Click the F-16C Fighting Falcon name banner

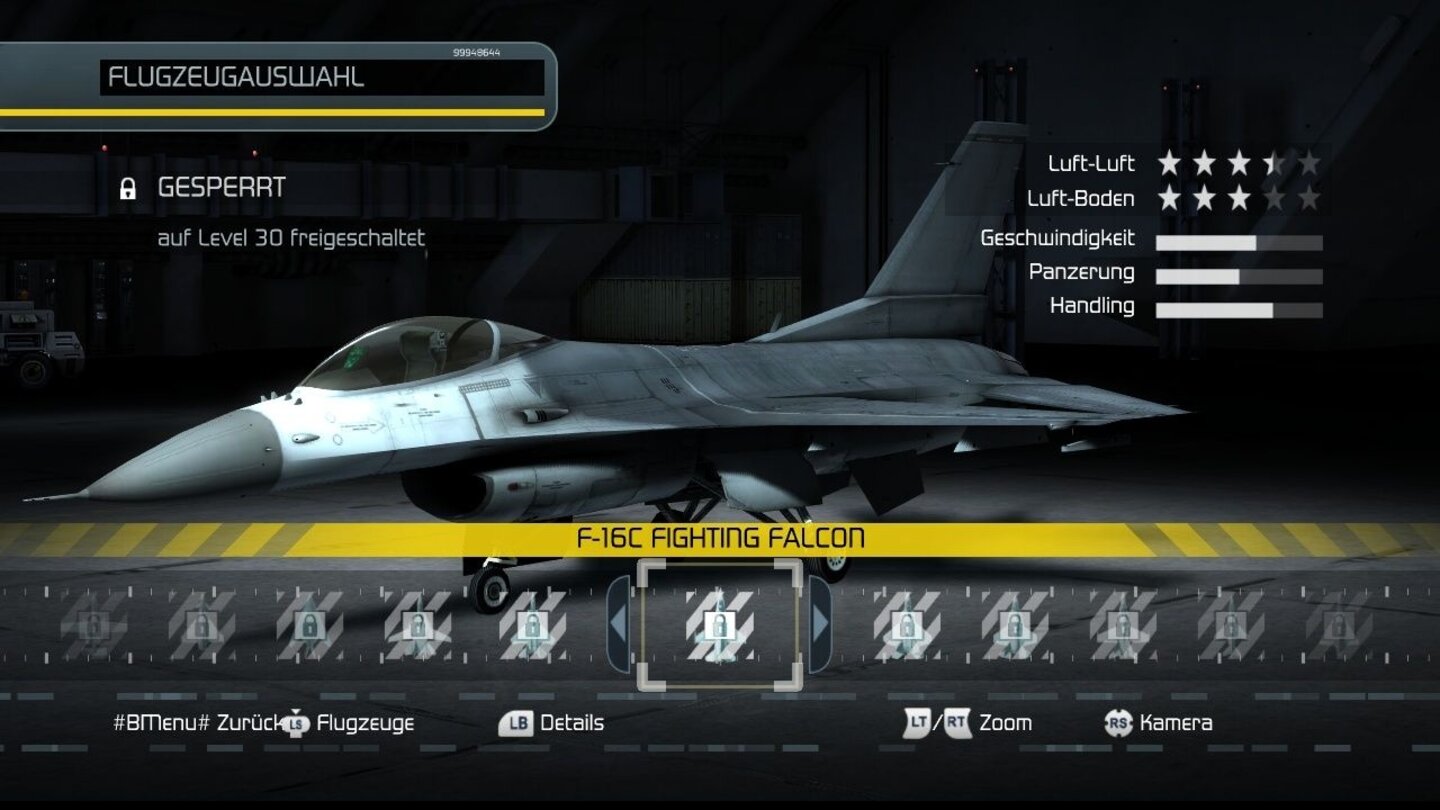tap(720, 535)
